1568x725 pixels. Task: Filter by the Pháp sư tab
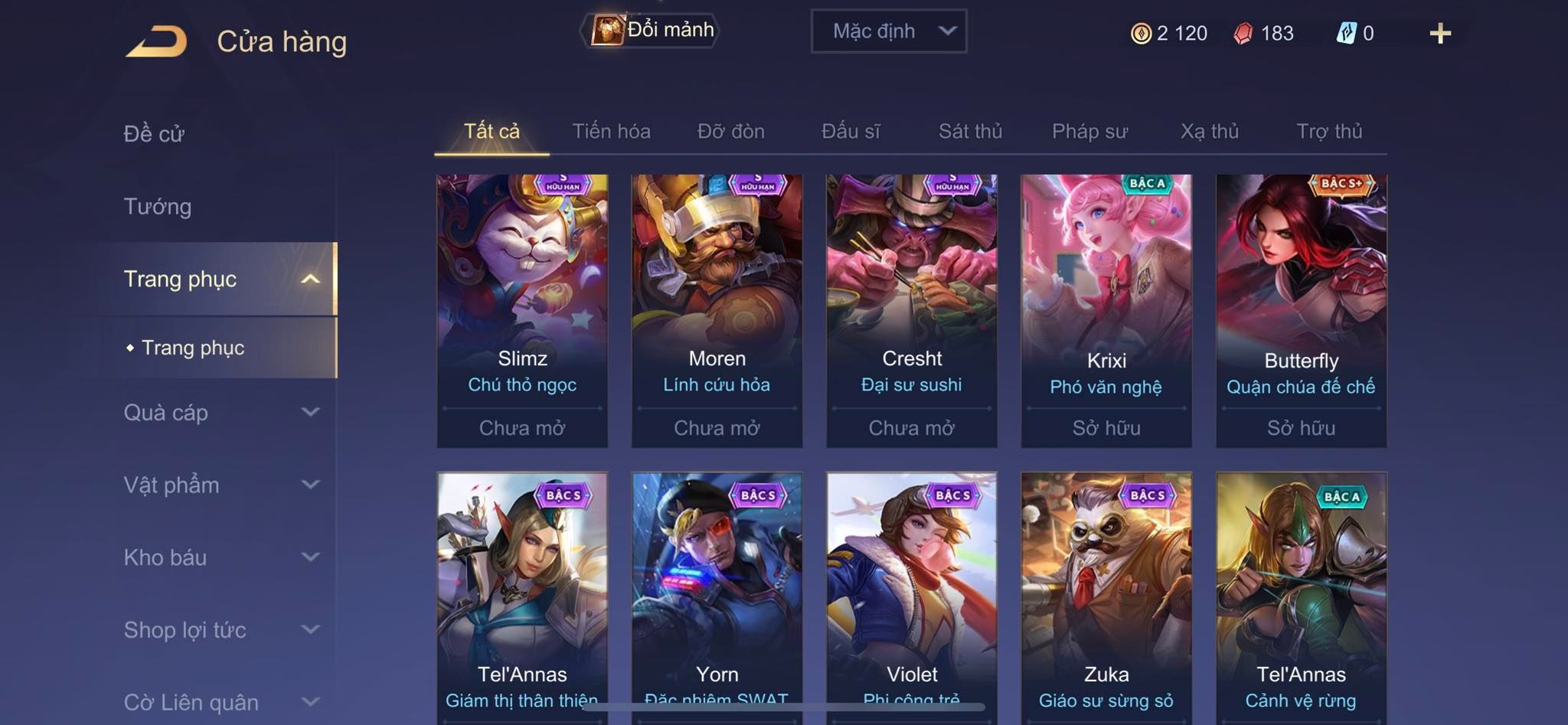(1089, 132)
